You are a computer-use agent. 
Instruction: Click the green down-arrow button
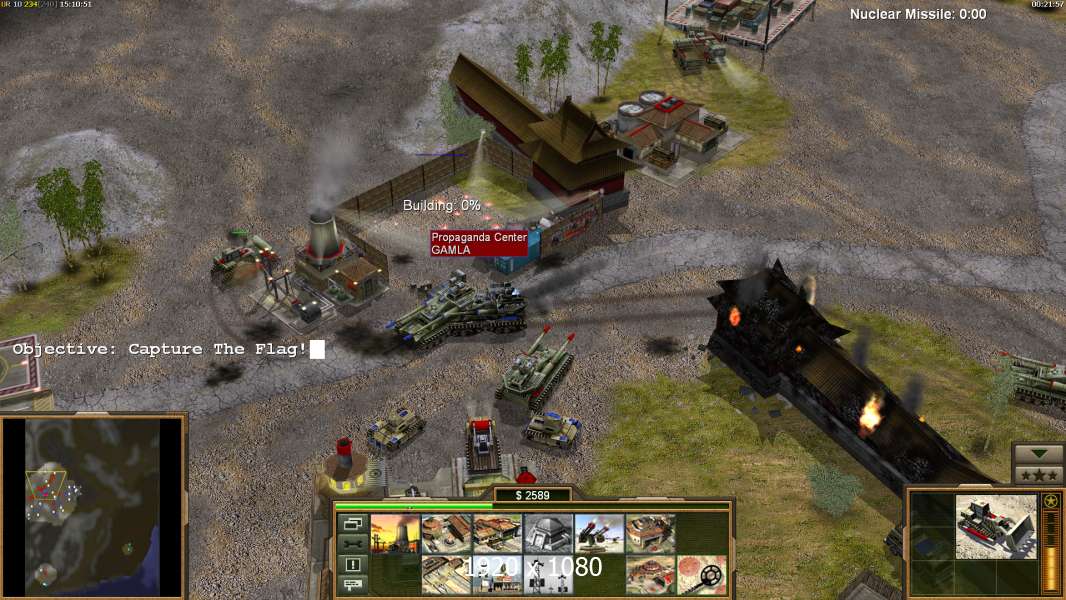[x=1038, y=454]
